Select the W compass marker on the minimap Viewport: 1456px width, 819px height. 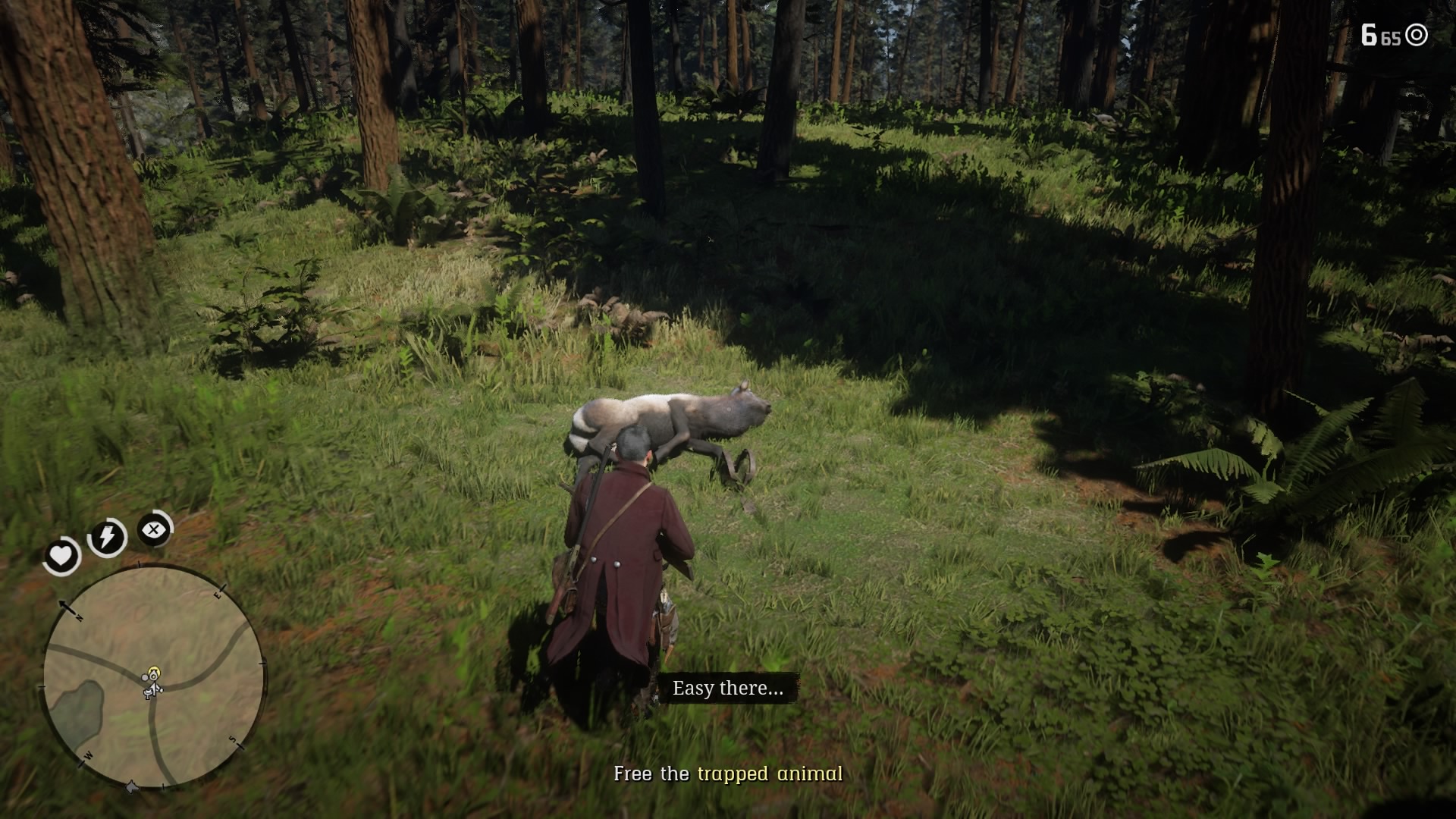[88, 756]
